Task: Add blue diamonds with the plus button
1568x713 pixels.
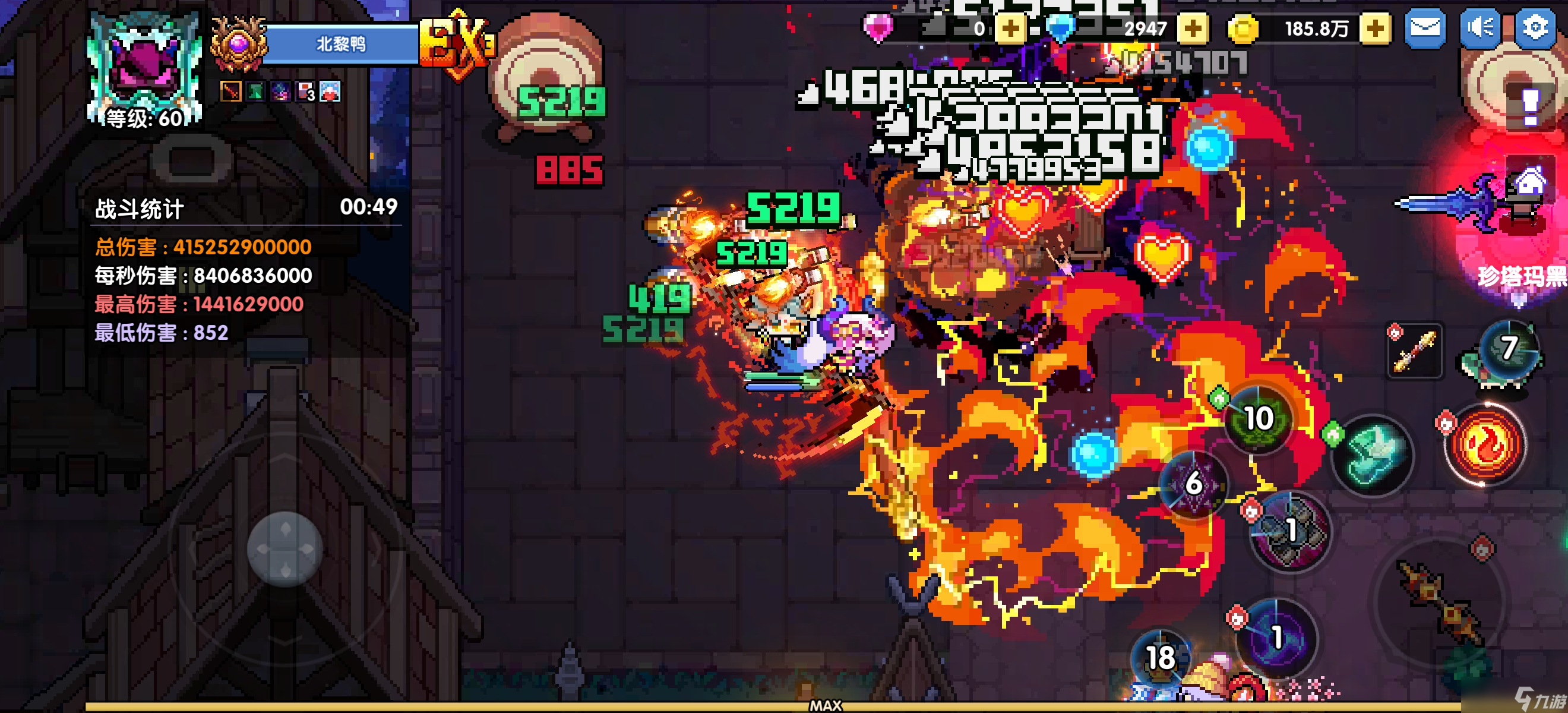Action: 1193,29
